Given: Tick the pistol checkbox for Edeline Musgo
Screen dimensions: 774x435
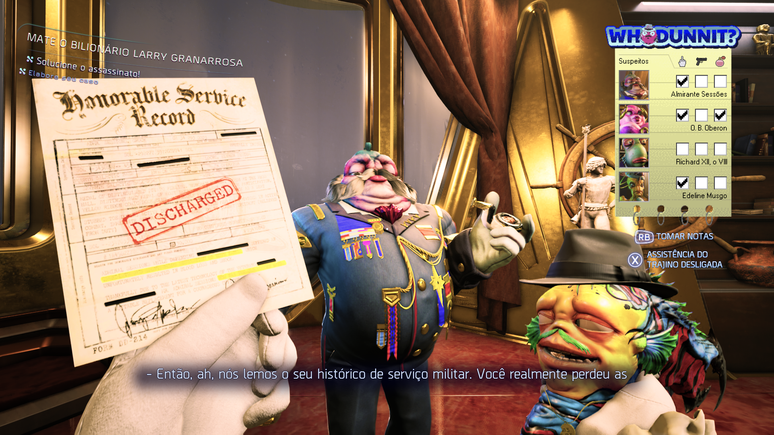Looking at the screenshot, I should (702, 183).
